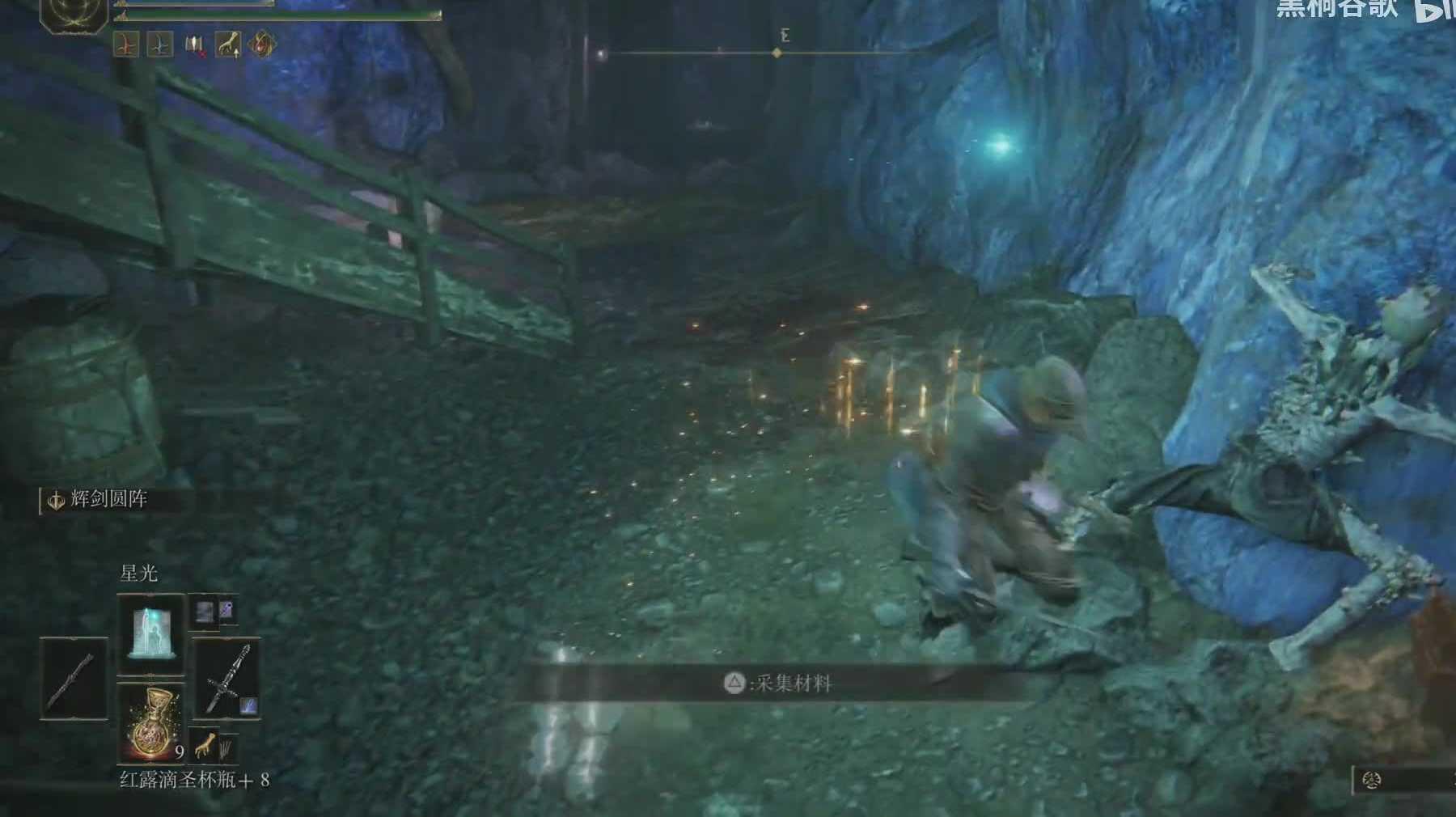This screenshot has height=817, width=1456.
Task: Click the character emblem beside the health bar
Action: tap(74, 14)
